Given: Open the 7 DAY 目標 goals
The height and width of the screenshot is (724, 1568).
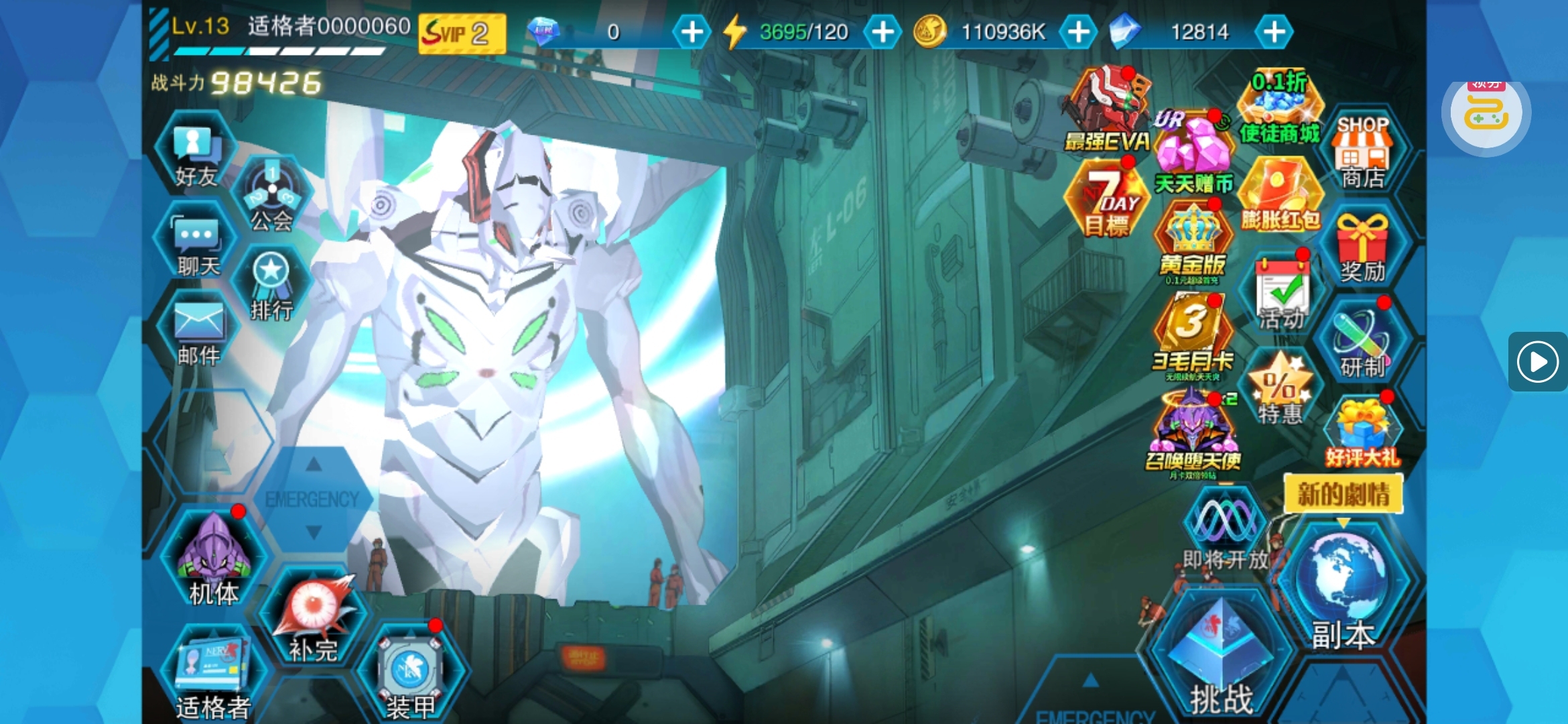Looking at the screenshot, I should click(1109, 201).
